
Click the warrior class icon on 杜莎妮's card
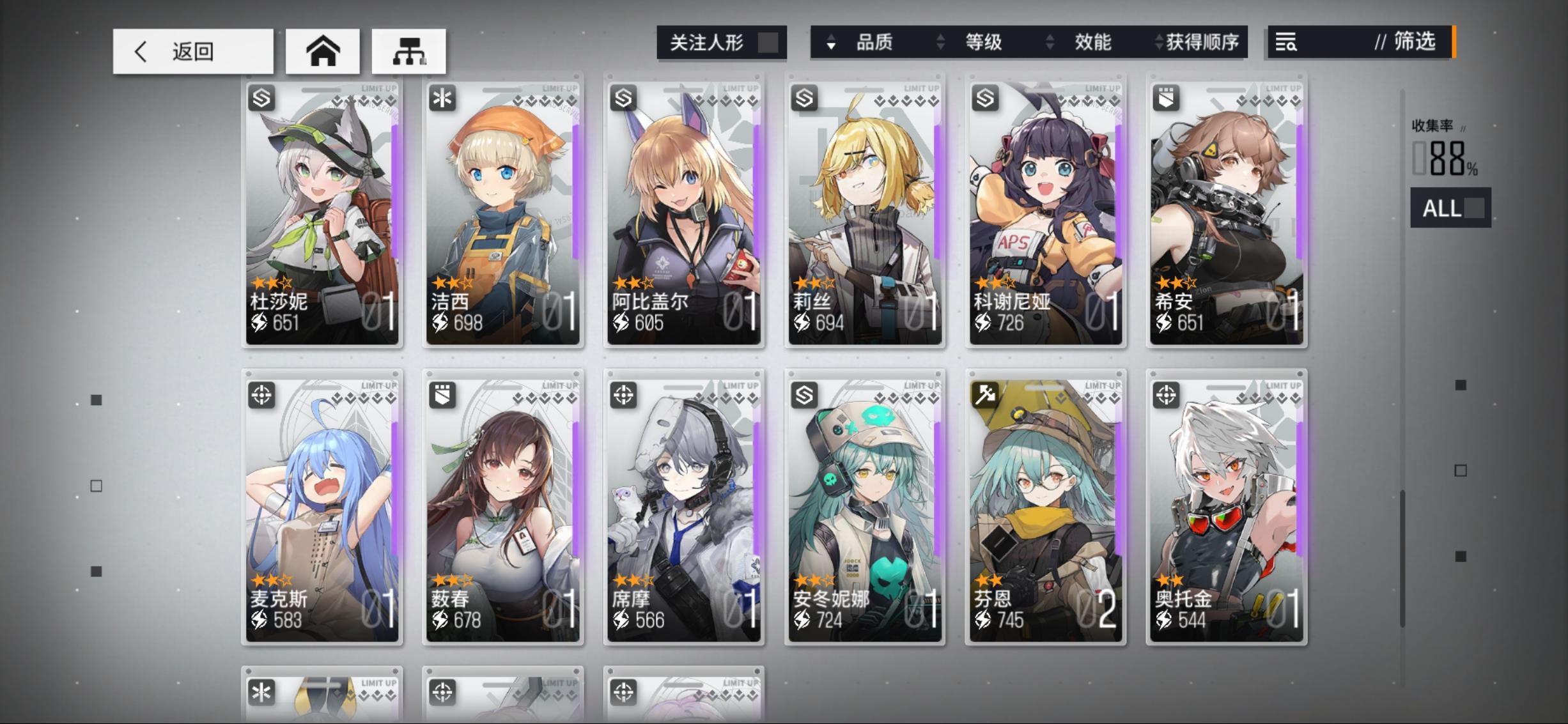pos(261,97)
